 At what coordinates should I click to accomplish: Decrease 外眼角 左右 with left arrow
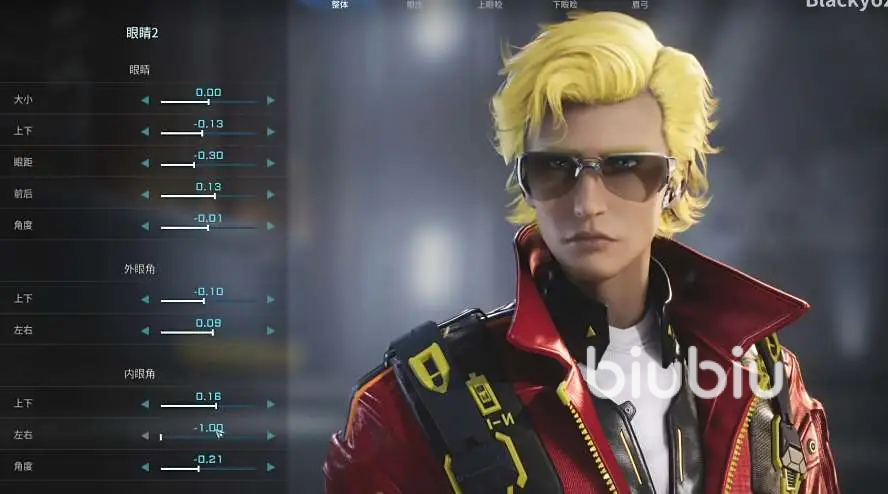click(145, 331)
